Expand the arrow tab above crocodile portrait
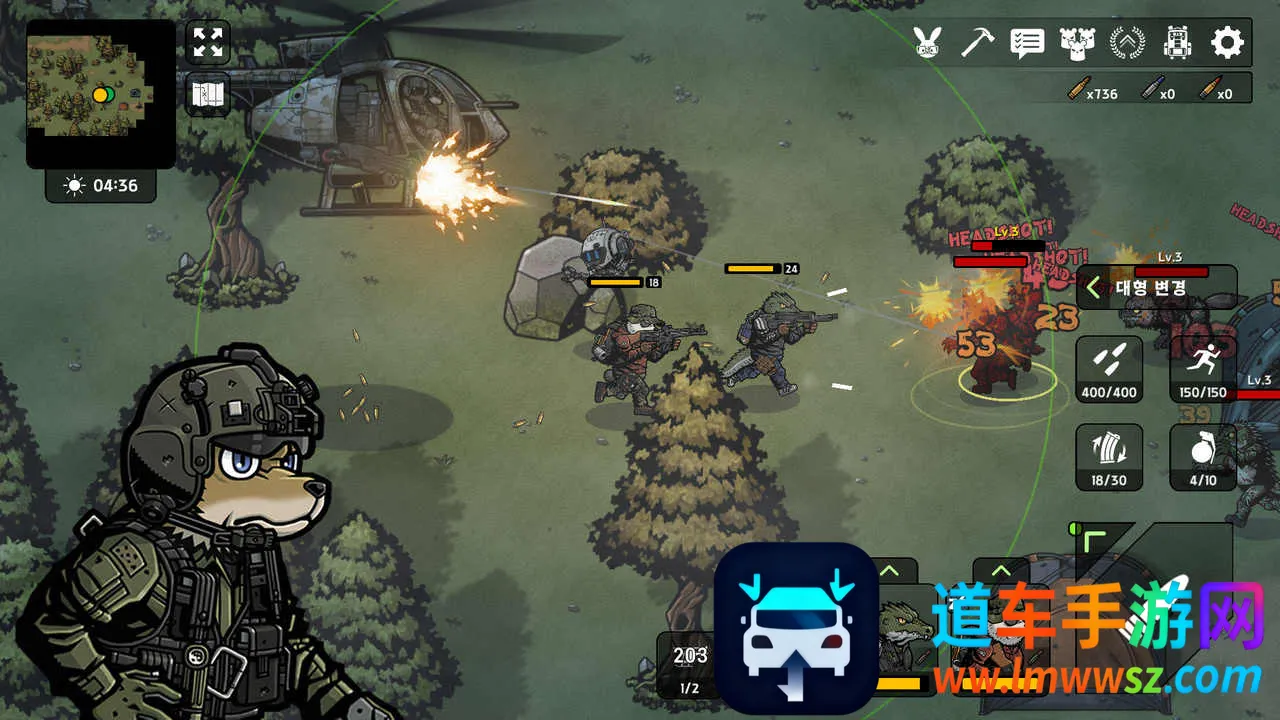 [x=888, y=572]
